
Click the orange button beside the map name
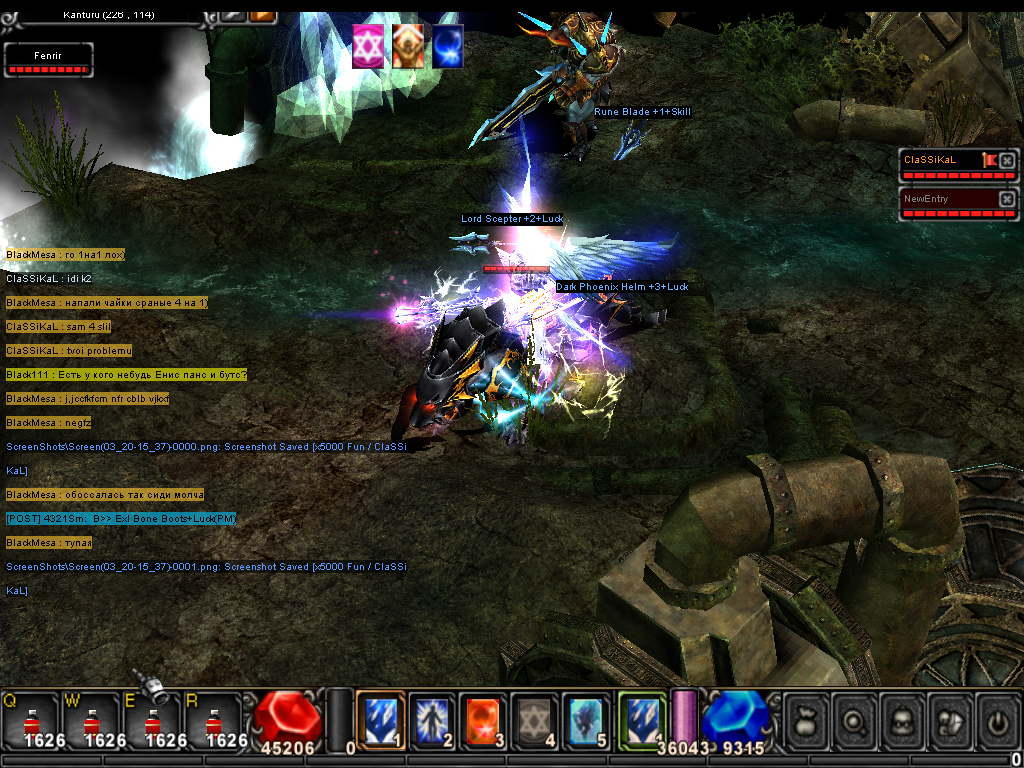point(263,14)
